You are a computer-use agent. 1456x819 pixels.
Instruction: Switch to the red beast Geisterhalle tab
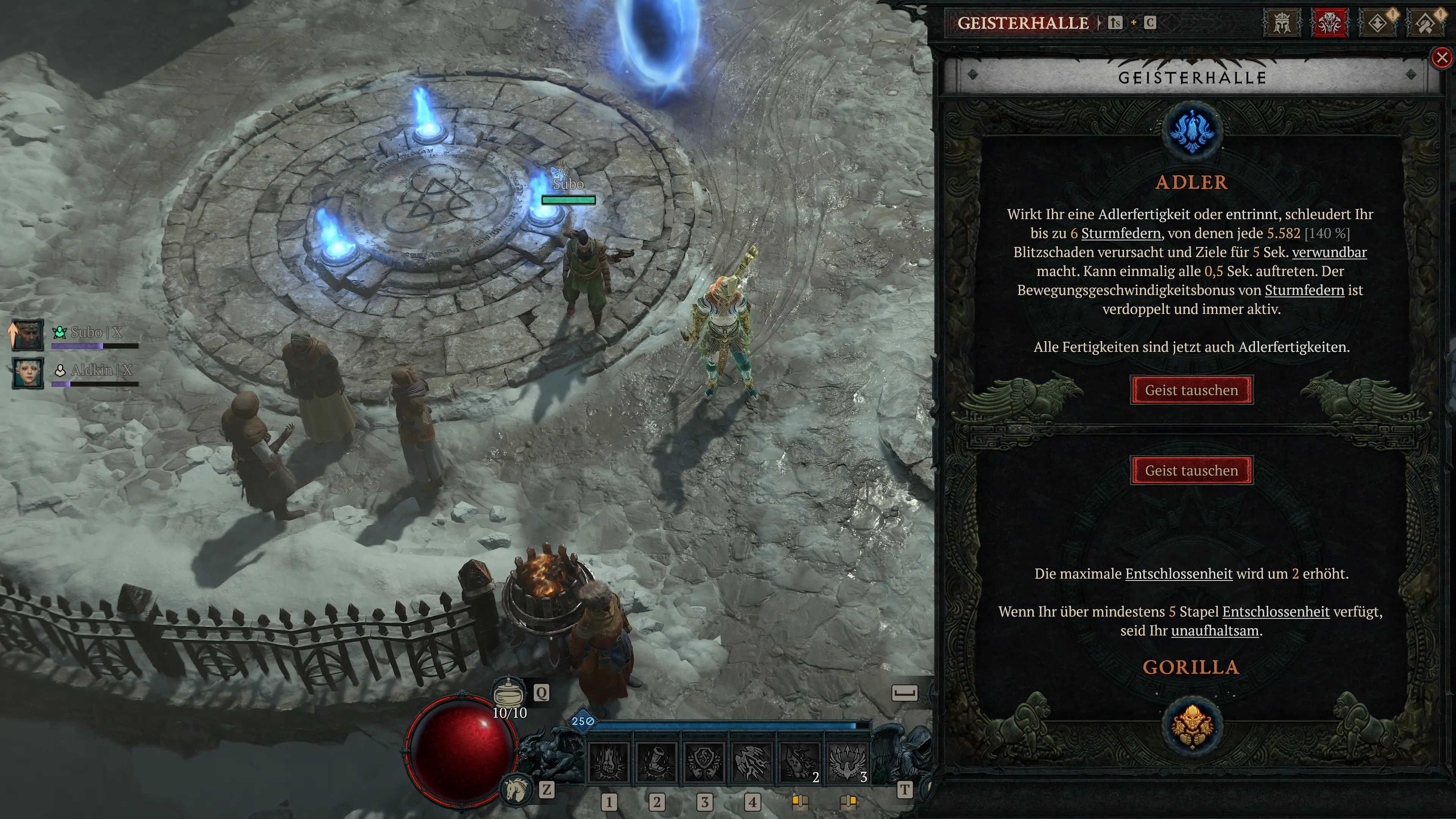(1329, 23)
